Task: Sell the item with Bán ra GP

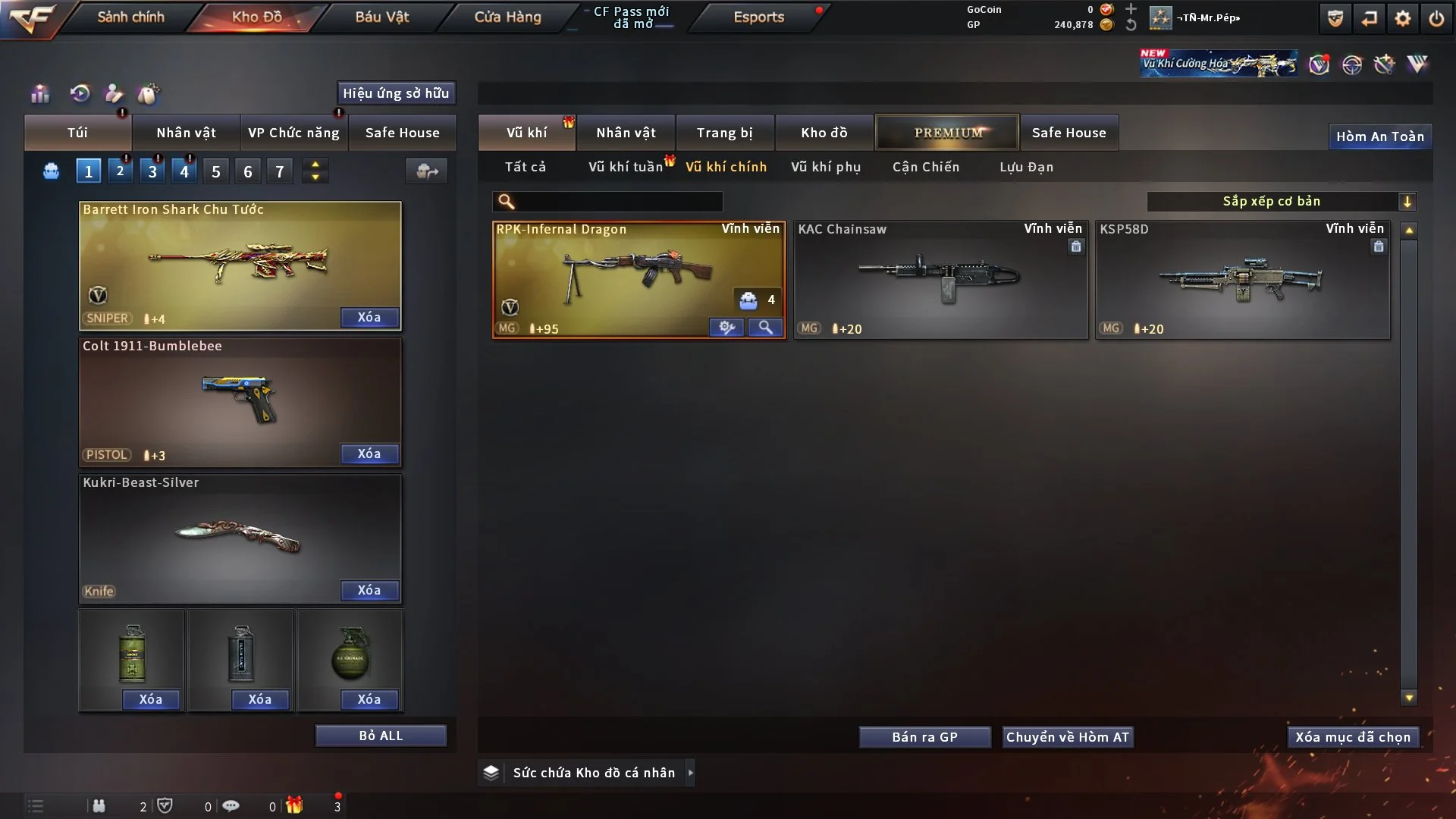Action: click(924, 737)
